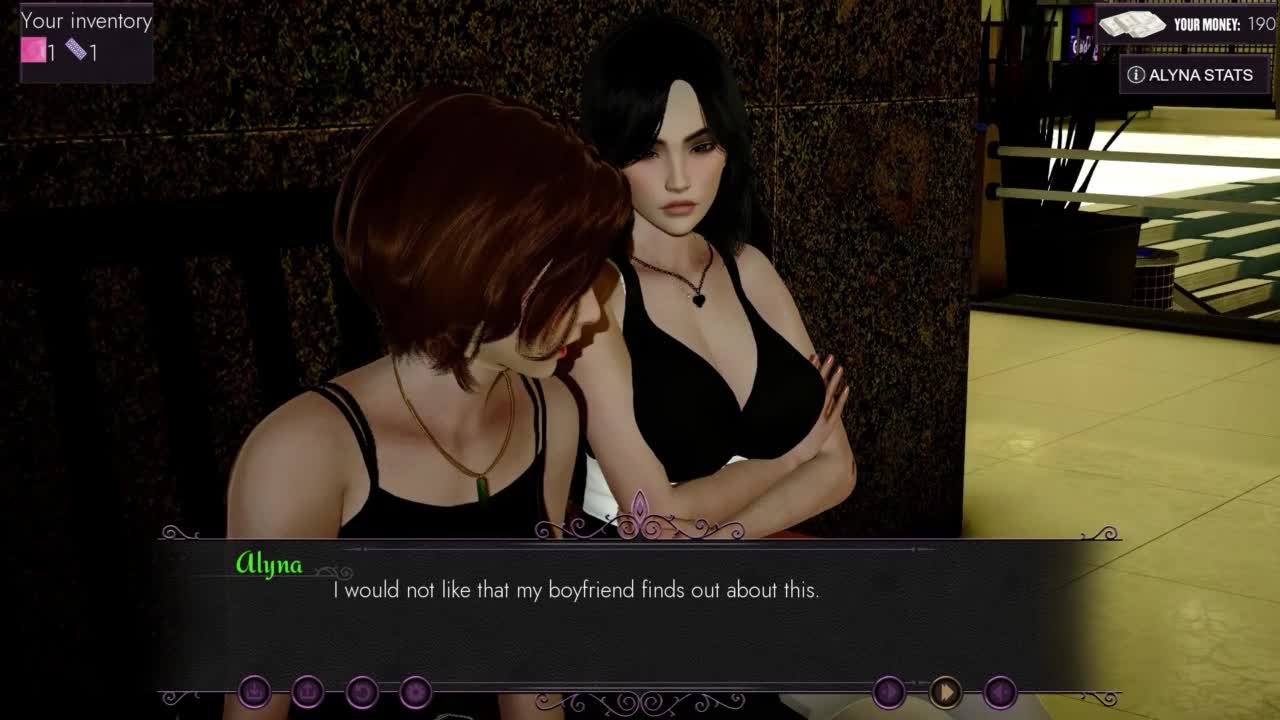1280x720 pixels.
Task: Click the circular arrow icon button
Action: pyautogui.click(x=362, y=691)
